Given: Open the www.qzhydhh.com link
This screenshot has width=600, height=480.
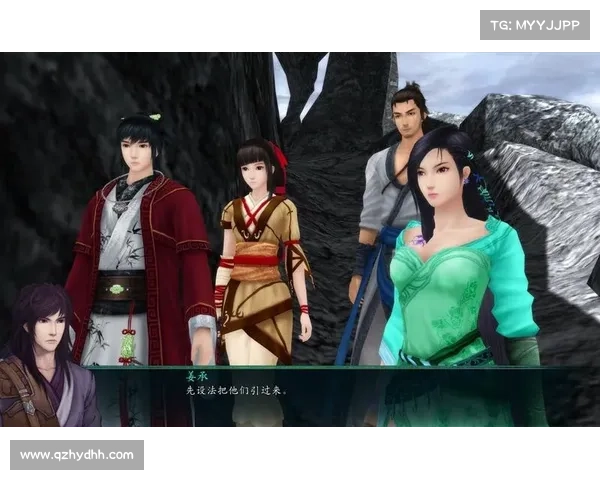Looking at the screenshot, I should pyautogui.click(x=76, y=455).
